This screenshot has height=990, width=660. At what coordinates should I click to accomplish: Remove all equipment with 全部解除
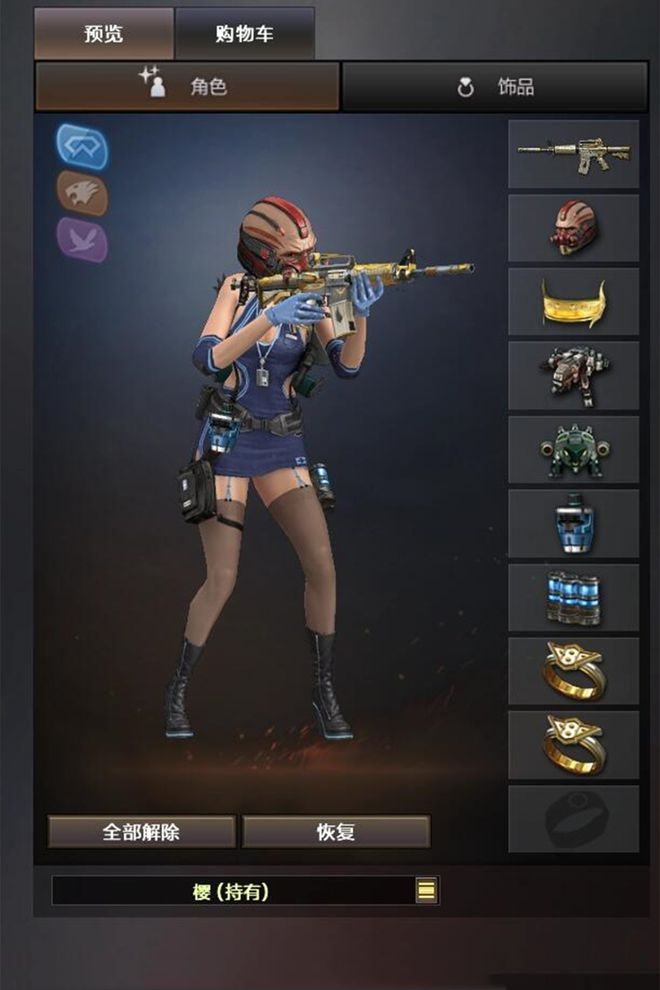[x=142, y=831]
